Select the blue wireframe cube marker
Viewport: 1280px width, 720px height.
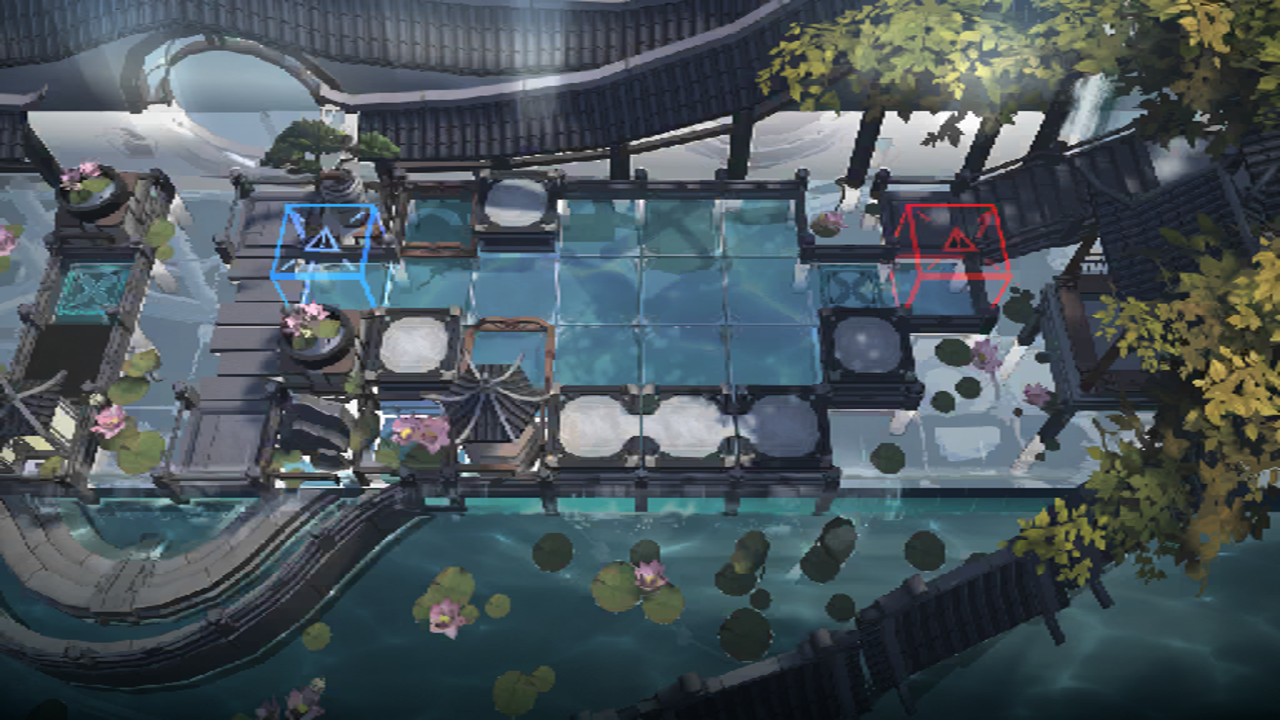(326, 253)
